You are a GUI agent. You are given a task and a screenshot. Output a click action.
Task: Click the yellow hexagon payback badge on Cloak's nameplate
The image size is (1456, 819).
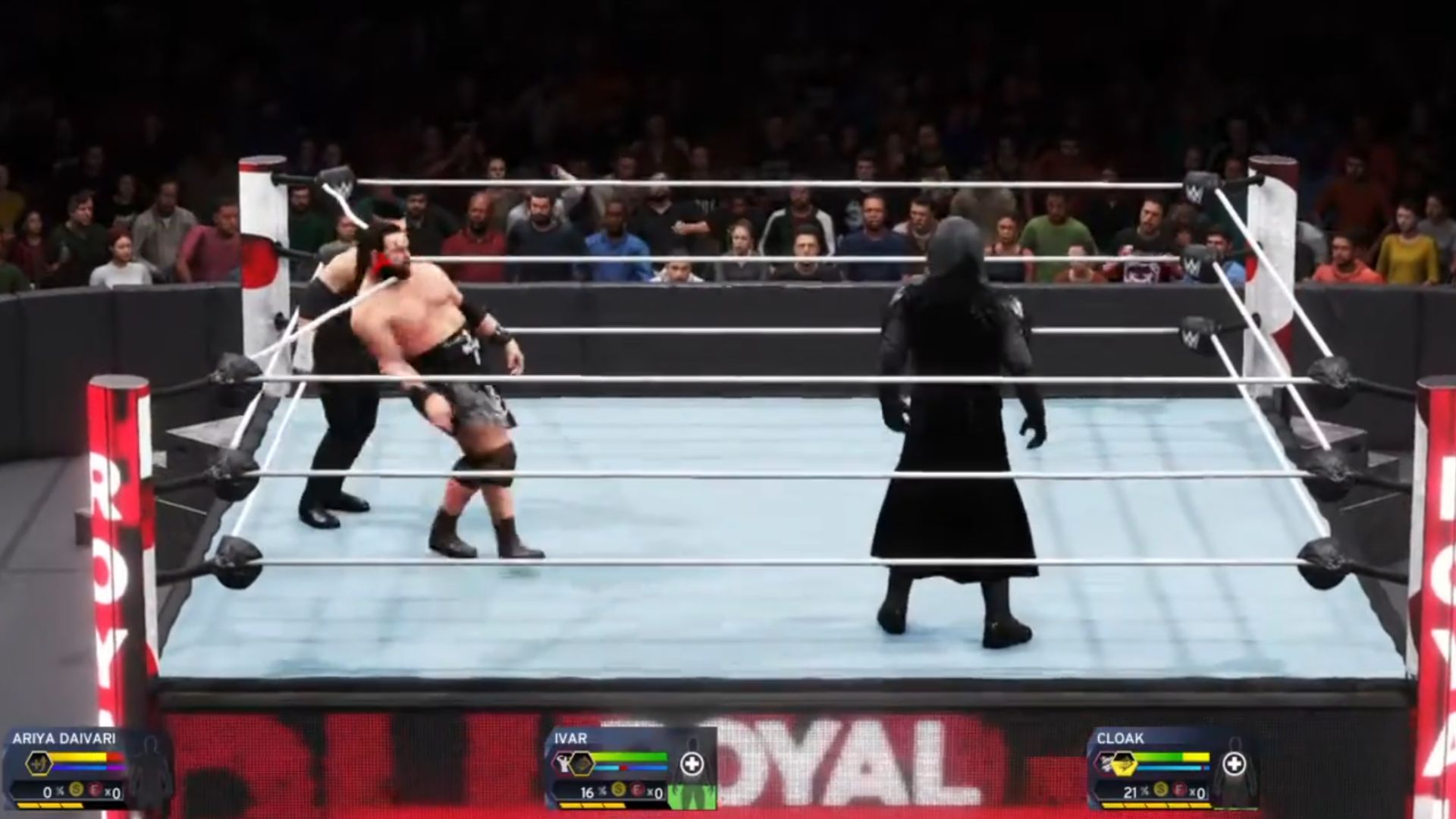1124,764
